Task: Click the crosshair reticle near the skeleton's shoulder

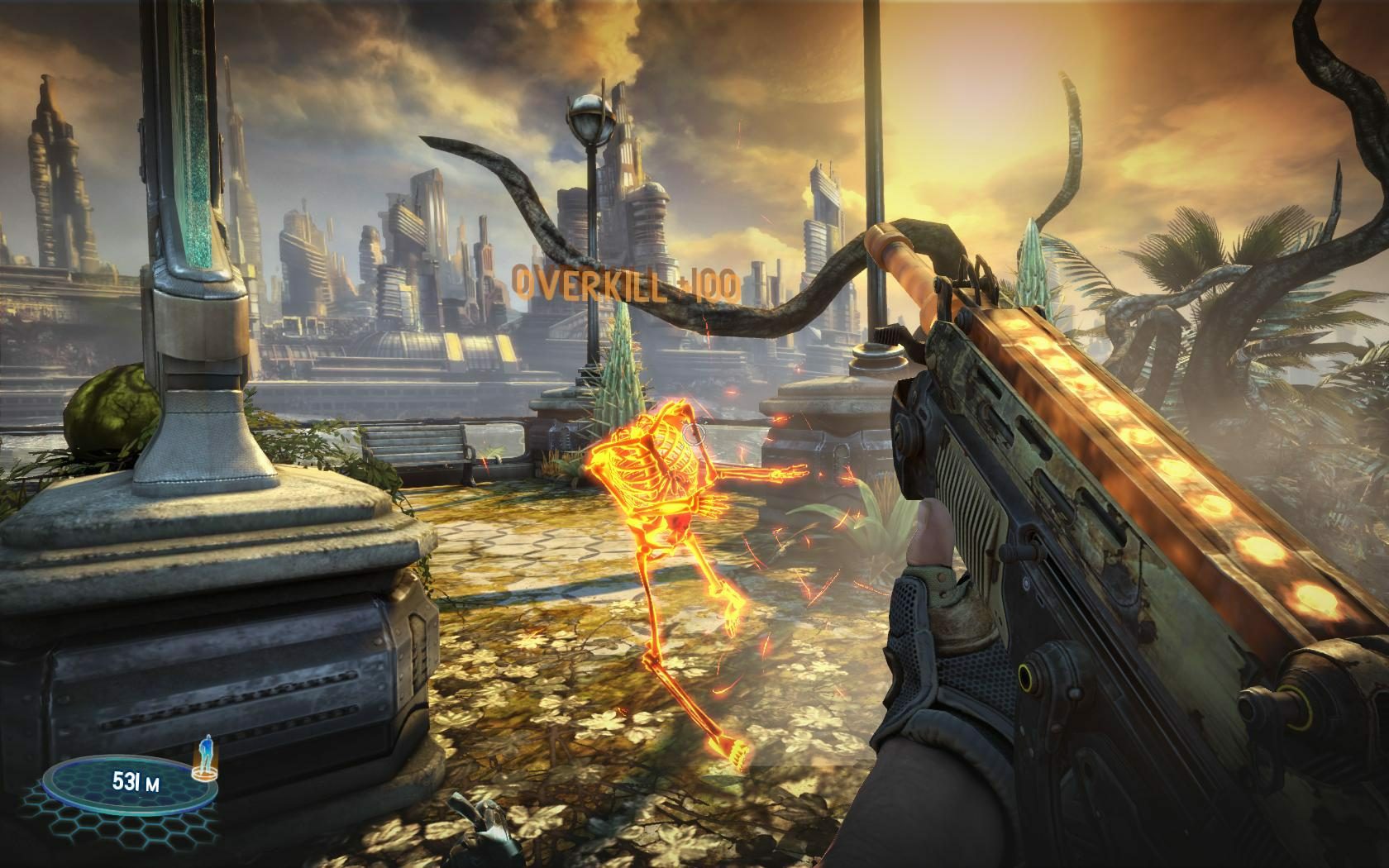Action: (694, 434)
